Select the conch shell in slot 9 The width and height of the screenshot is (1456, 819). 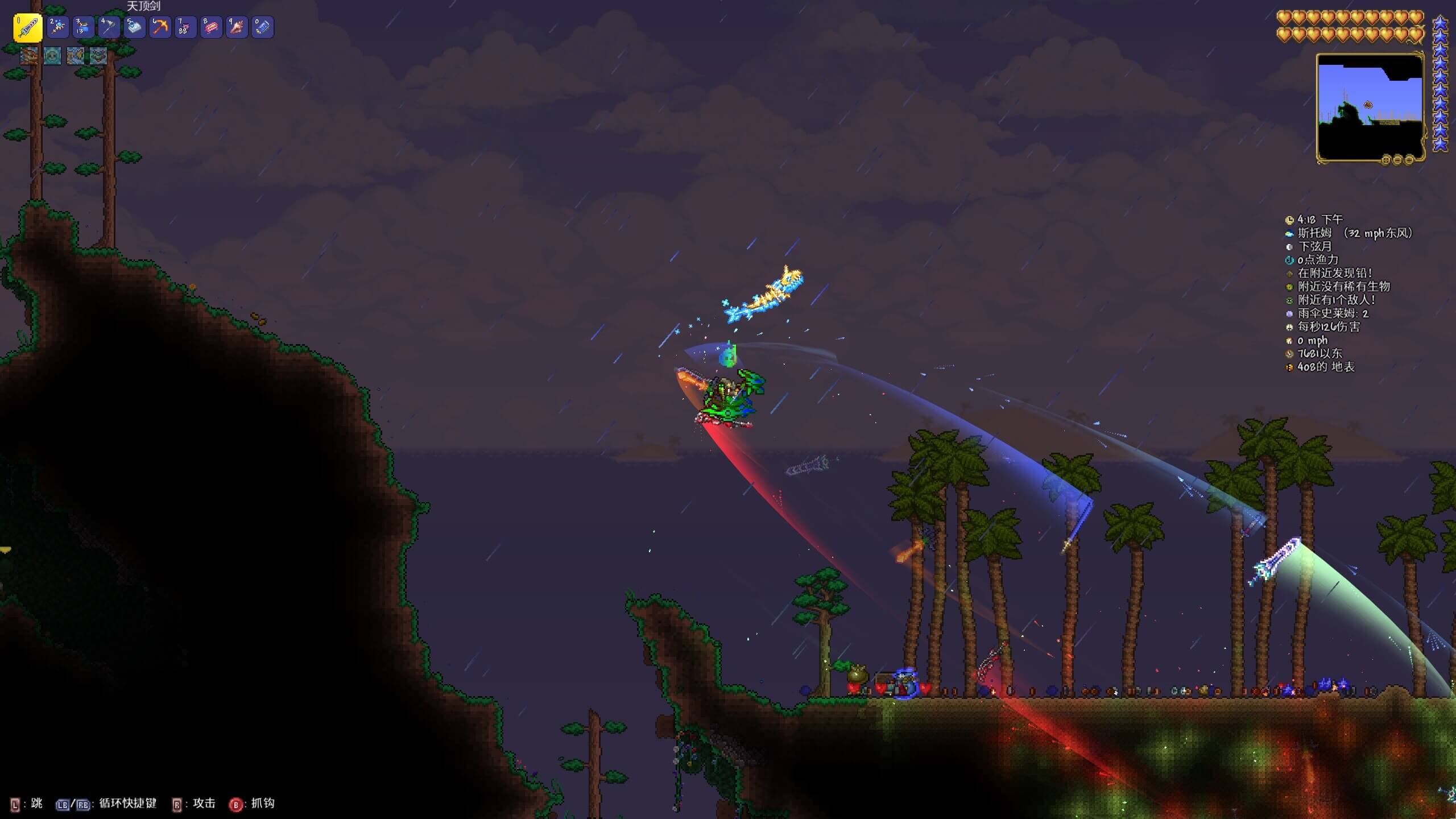tap(237, 27)
